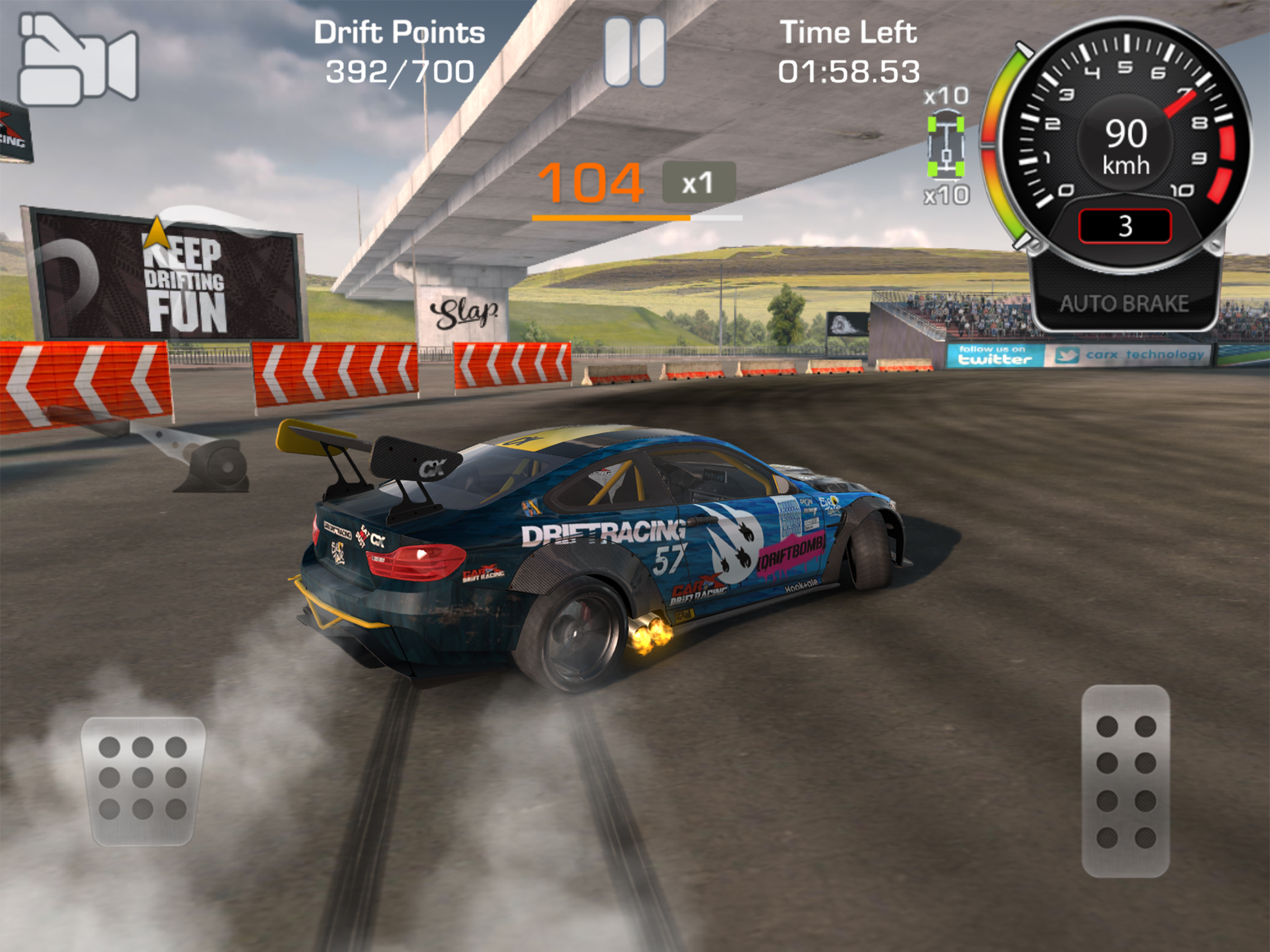Toggle the AUTO BRAKE mode

[1124, 303]
